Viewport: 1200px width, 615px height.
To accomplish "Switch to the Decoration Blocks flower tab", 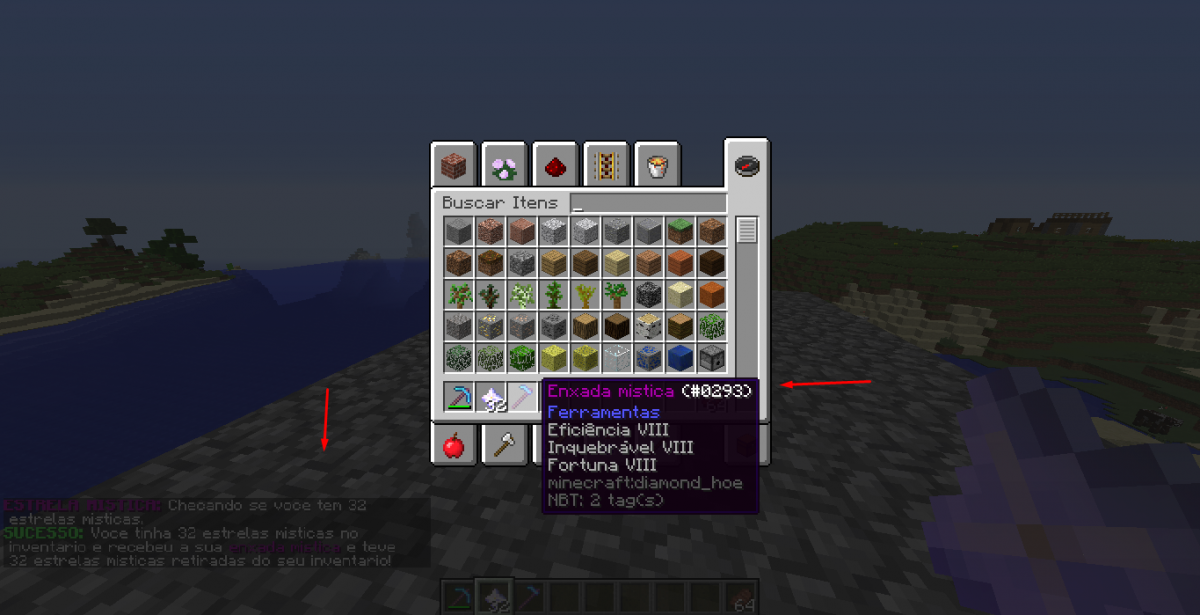I will click(x=504, y=165).
